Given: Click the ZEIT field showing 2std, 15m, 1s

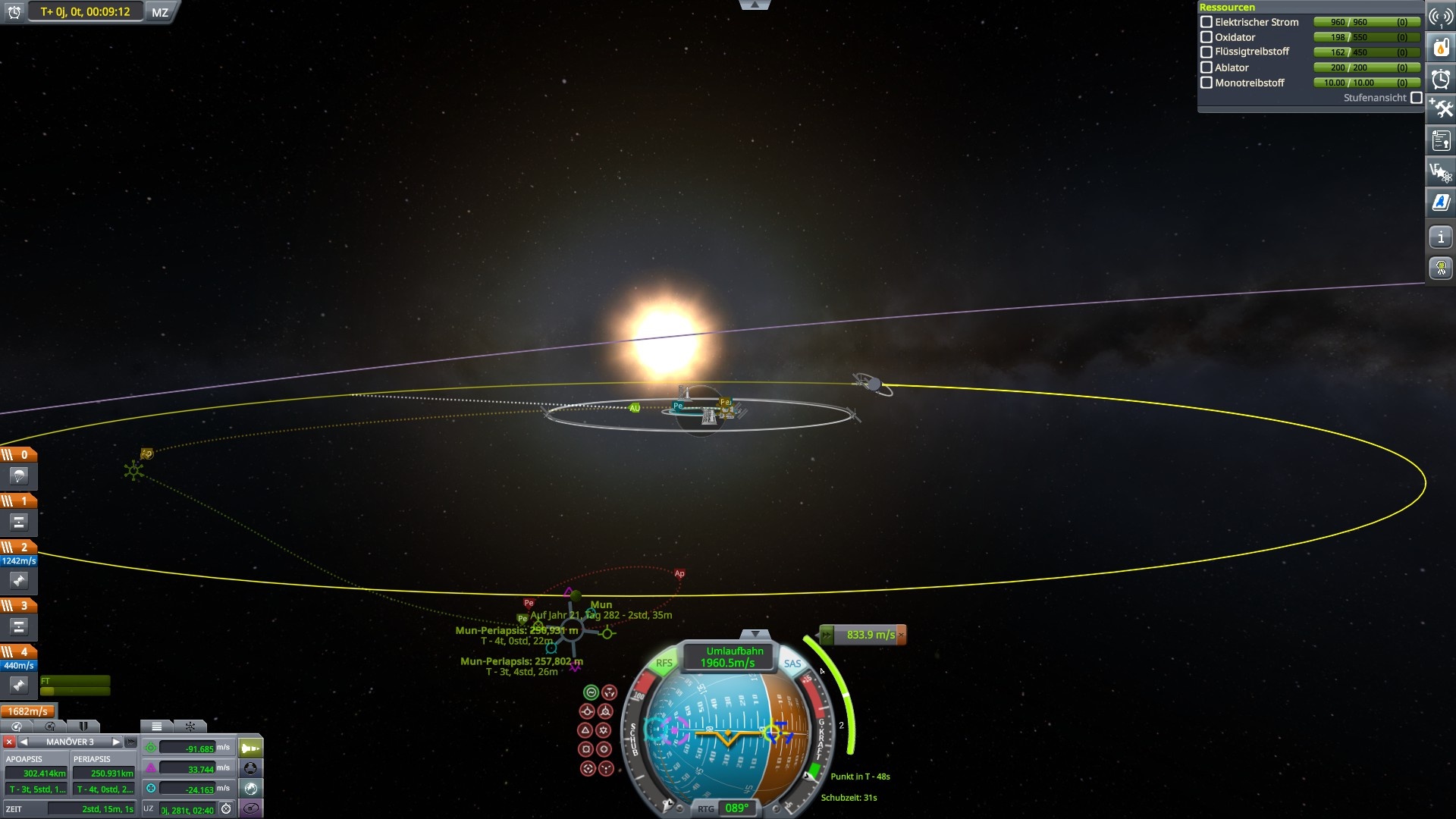Looking at the screenshot, I should 91,808.
